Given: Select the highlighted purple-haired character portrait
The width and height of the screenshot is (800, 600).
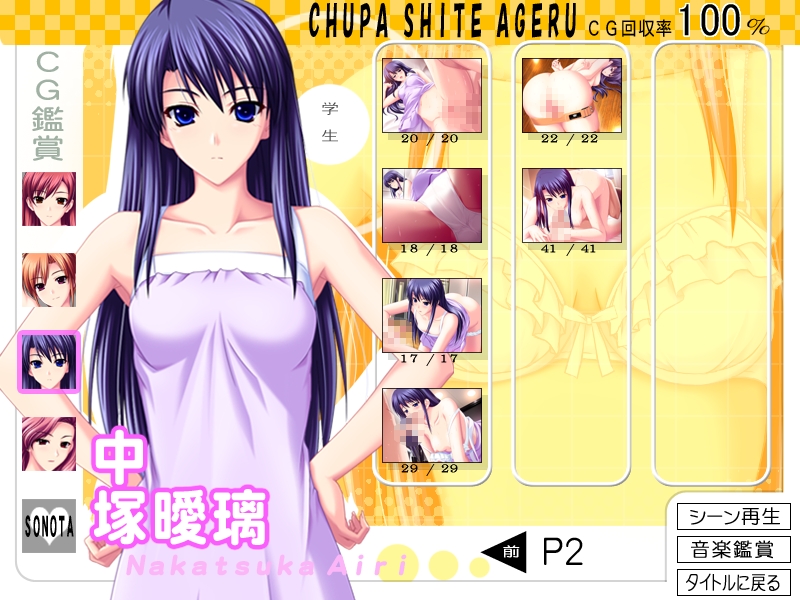Looking at the screenshot, I should 49,362.
